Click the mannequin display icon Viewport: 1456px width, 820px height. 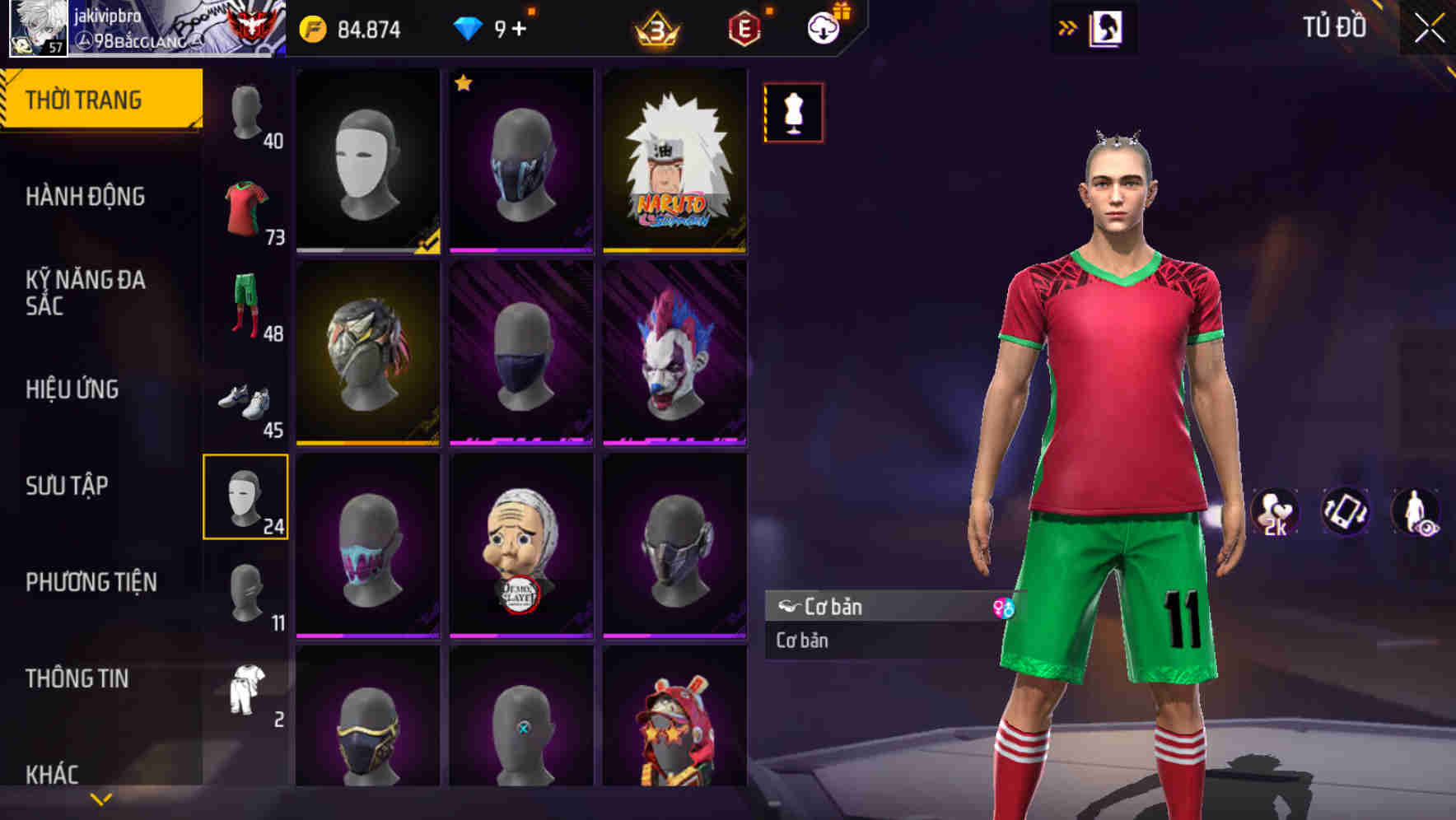coord(793,112)
